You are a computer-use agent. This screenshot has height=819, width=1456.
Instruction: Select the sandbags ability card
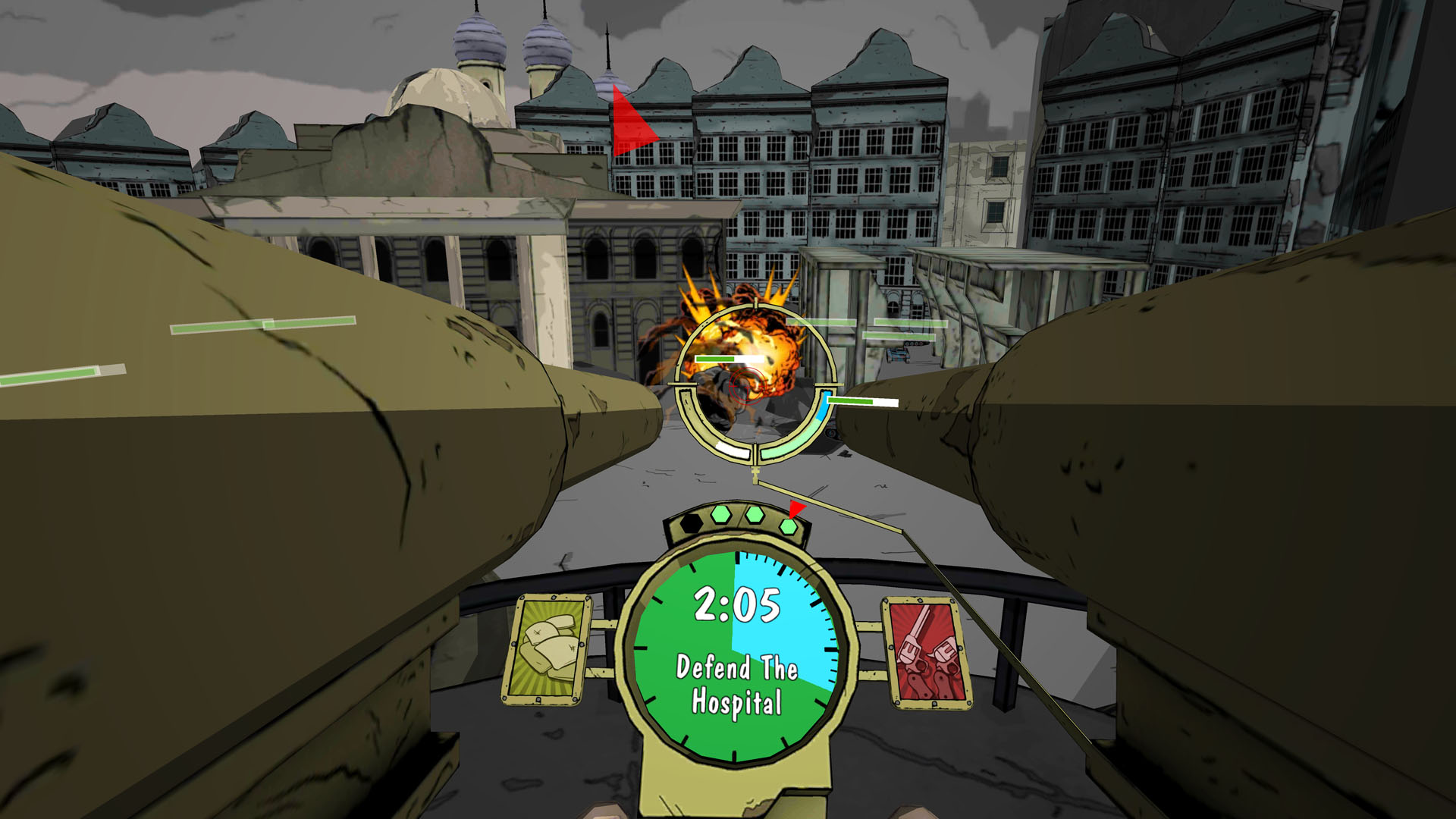548,648
